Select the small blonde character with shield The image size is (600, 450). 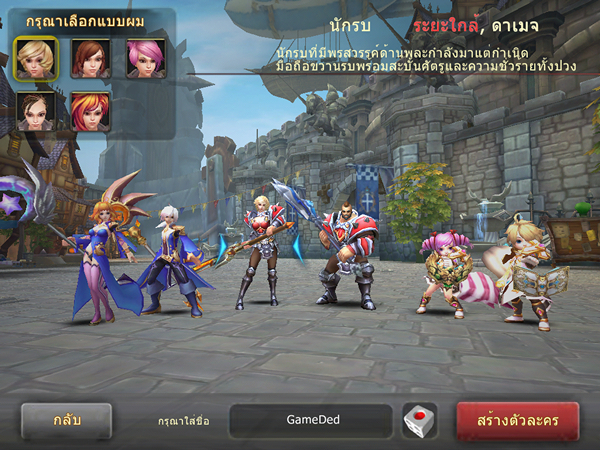tap(527, 270)
